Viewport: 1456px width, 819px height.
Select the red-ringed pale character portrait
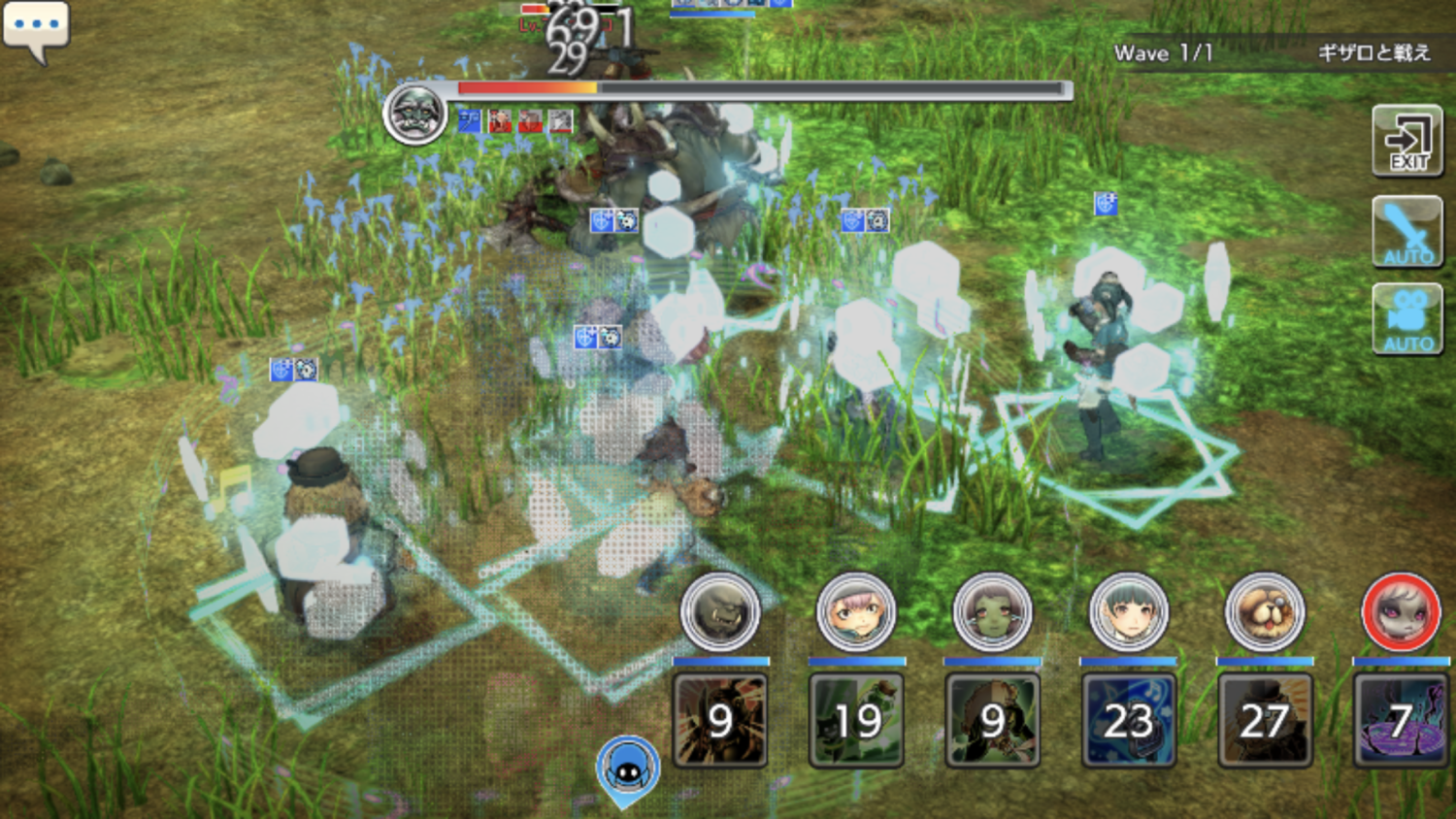(x=1400, y=611)
